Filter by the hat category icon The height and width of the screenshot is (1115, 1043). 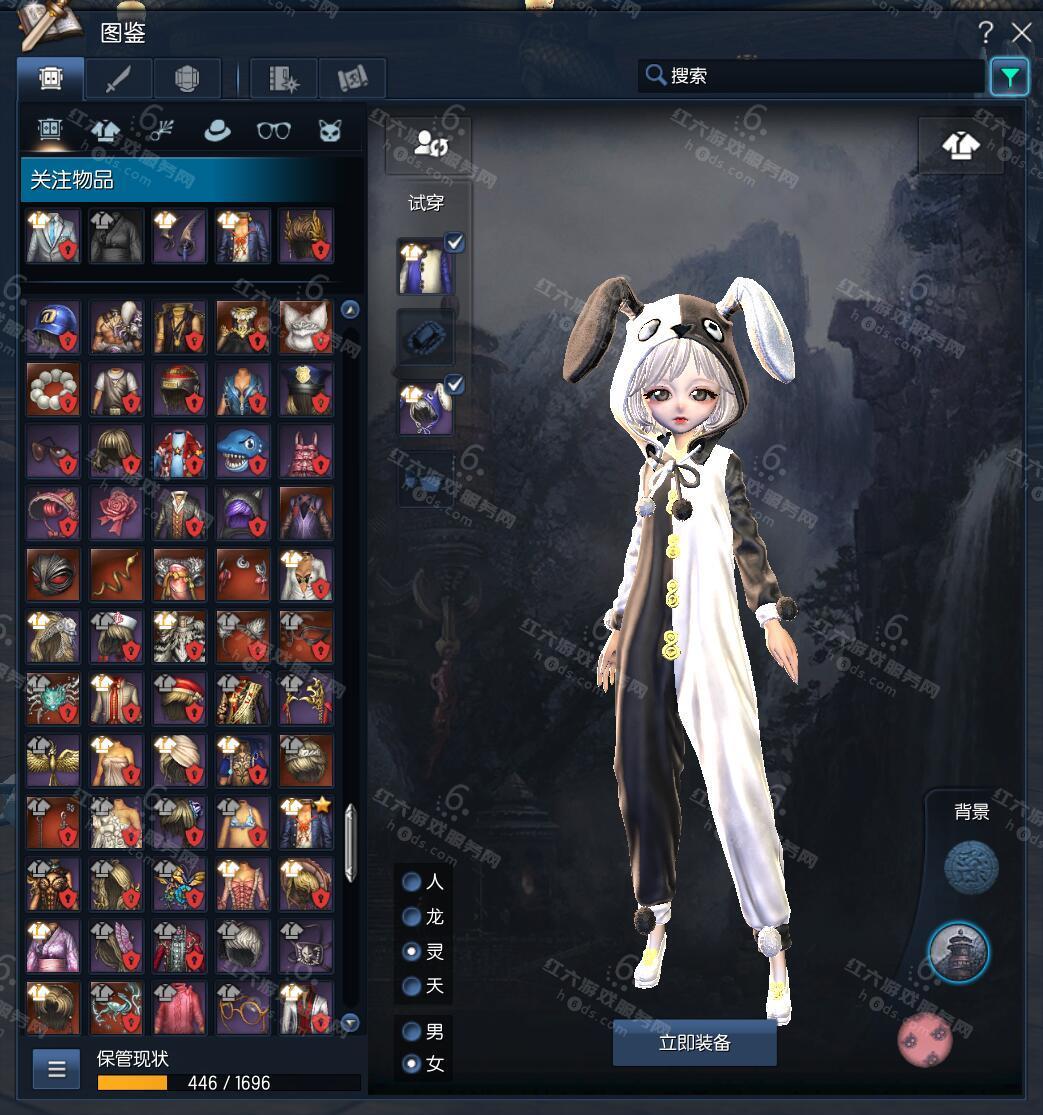(x=217, y=130)
